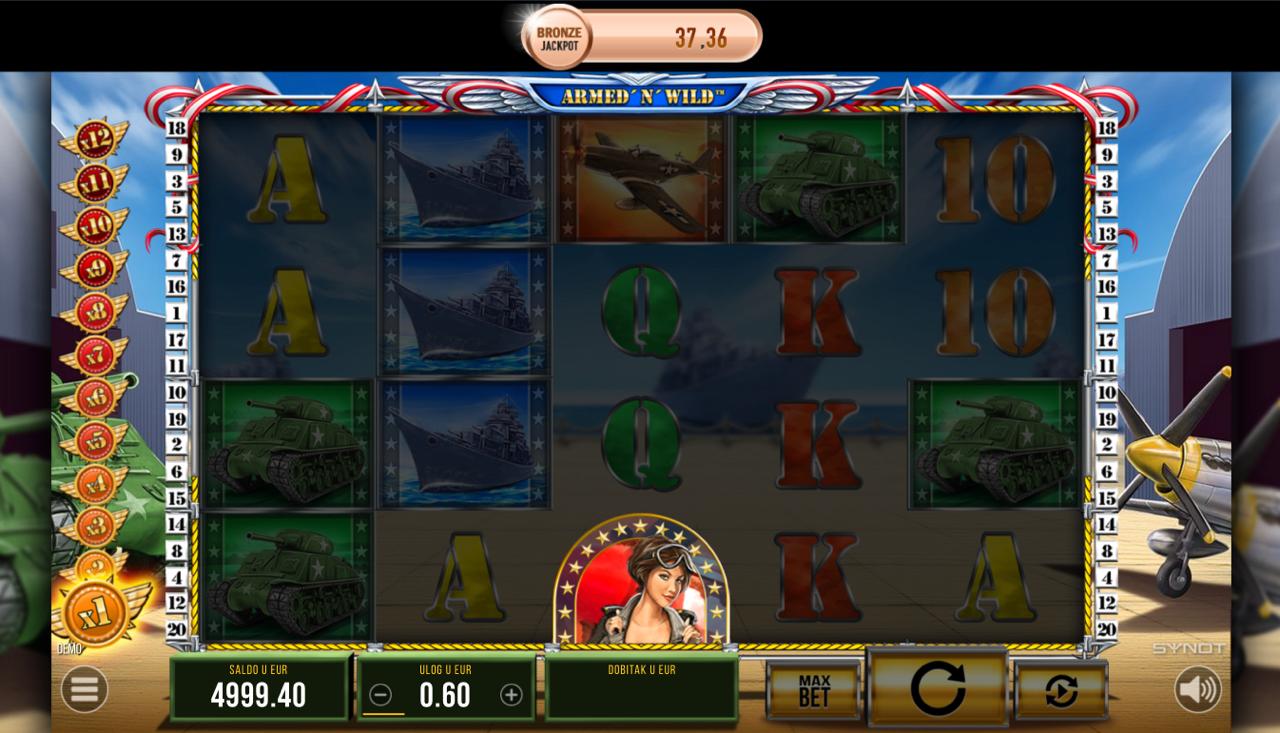Open the Bronze Jackpot panel

642,38
